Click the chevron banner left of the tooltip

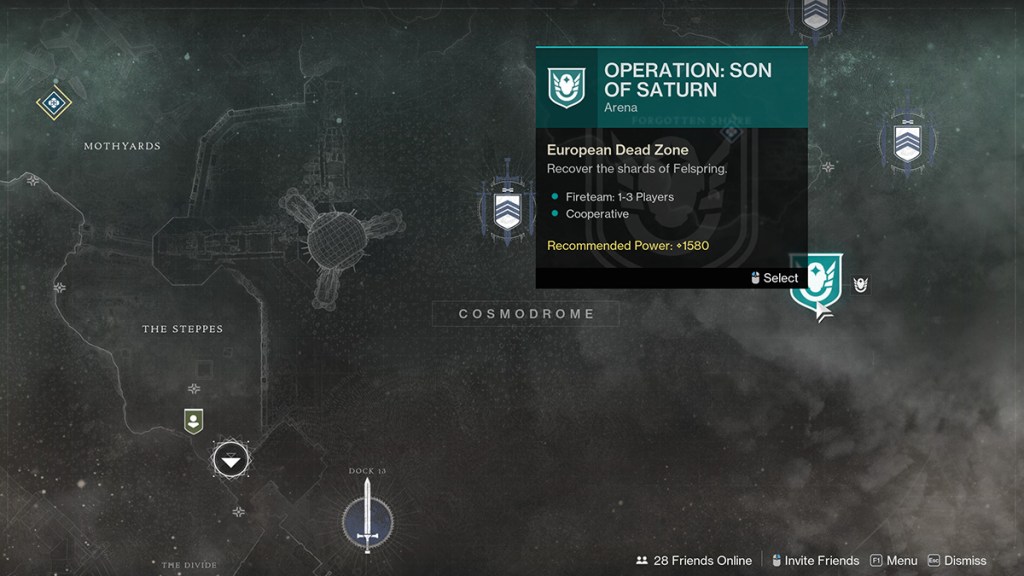click(507, 210)
